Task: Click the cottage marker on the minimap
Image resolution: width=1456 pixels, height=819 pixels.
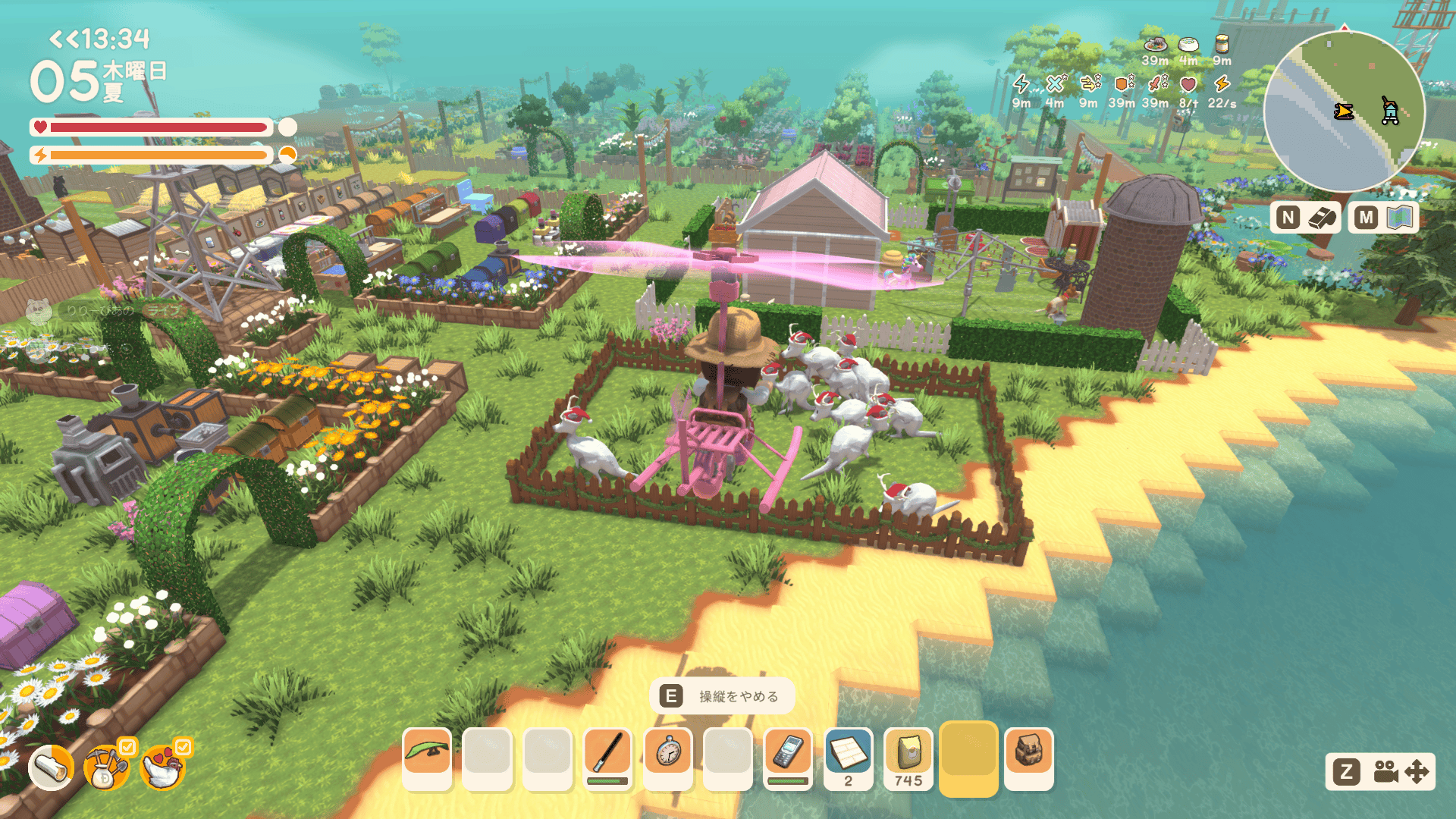Action: click(x=1389, y=111)
